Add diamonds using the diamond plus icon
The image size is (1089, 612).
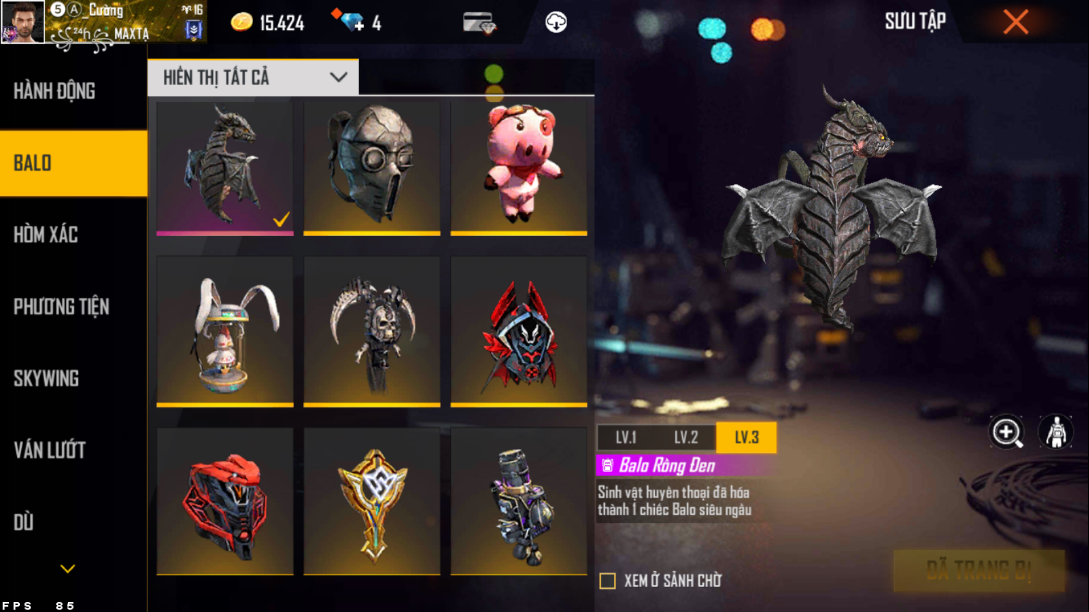pos(352,22)
